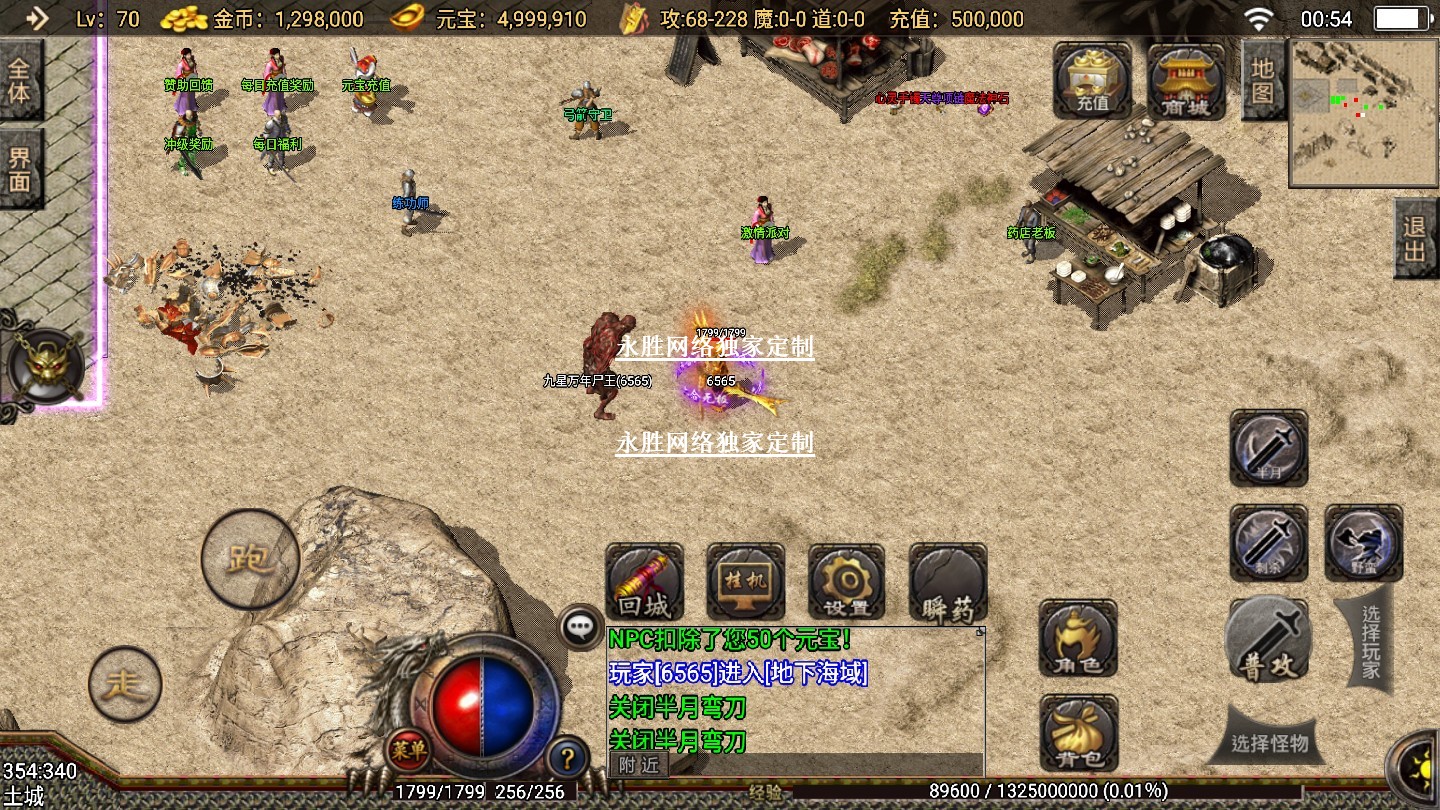Image resolution: width=1440 pixels, height=810 pixels.
Task: Use the 刺杀 assassinate skill
Action: [1268, 543]
